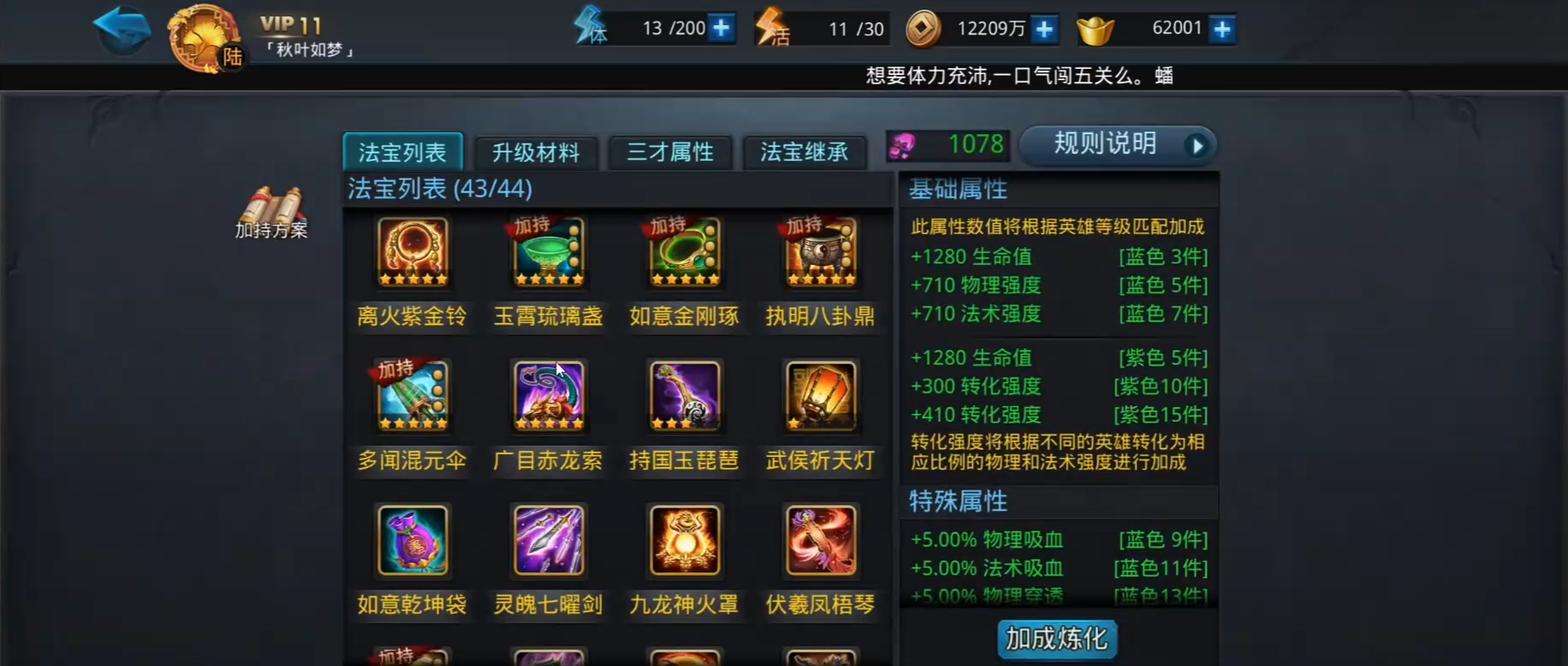The width and height of the screenshot is (1568, 666).
Task: Open the 加持方案 scroll panel
Action: 274,207
